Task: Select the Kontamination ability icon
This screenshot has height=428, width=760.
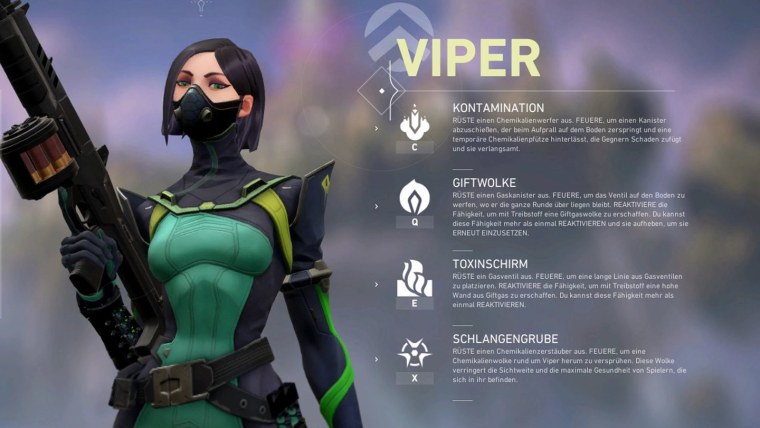Action: pos(415,125)
